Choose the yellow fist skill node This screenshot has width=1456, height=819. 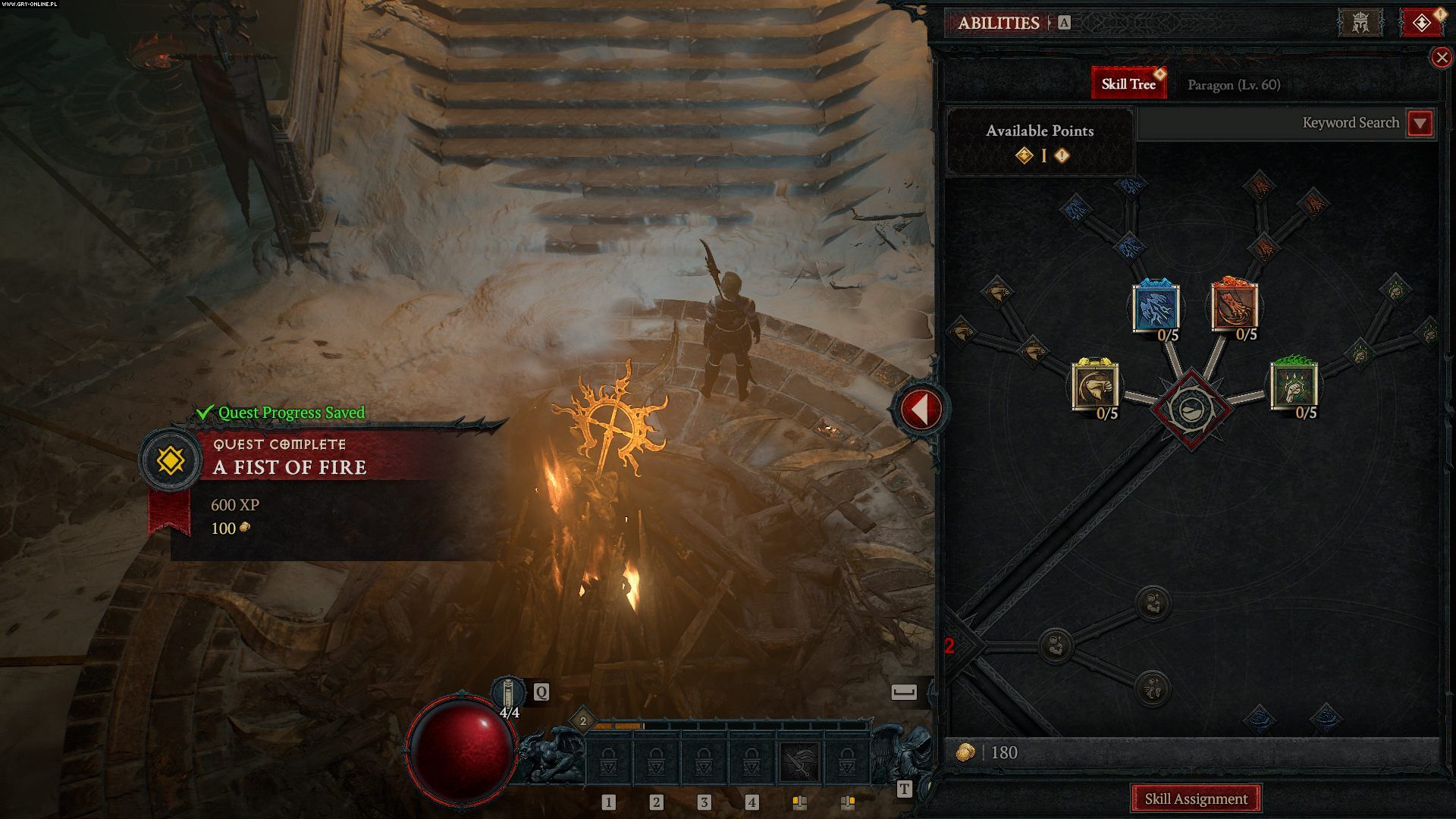[x=1095, y=386]
